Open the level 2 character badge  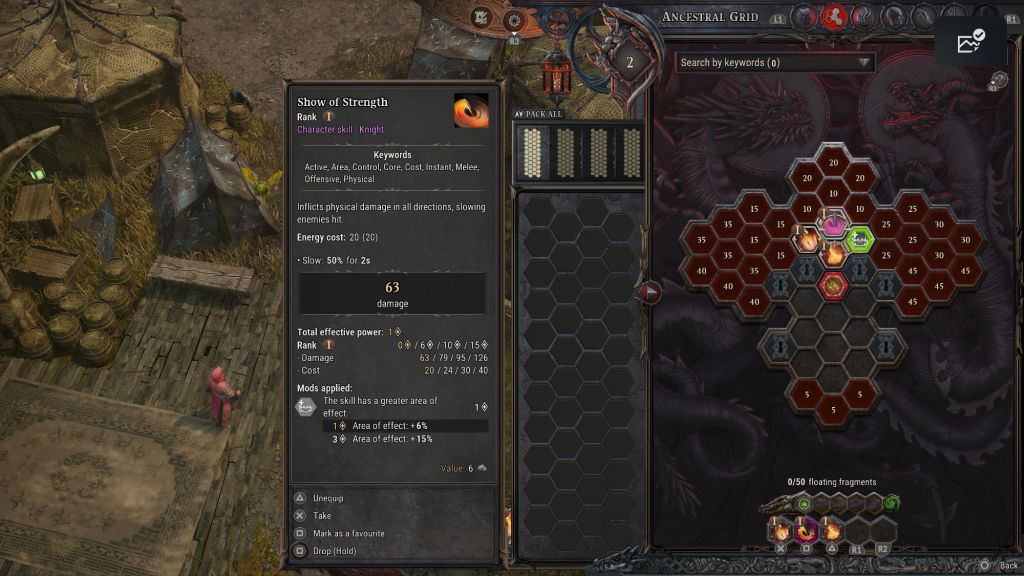[630, 62]
